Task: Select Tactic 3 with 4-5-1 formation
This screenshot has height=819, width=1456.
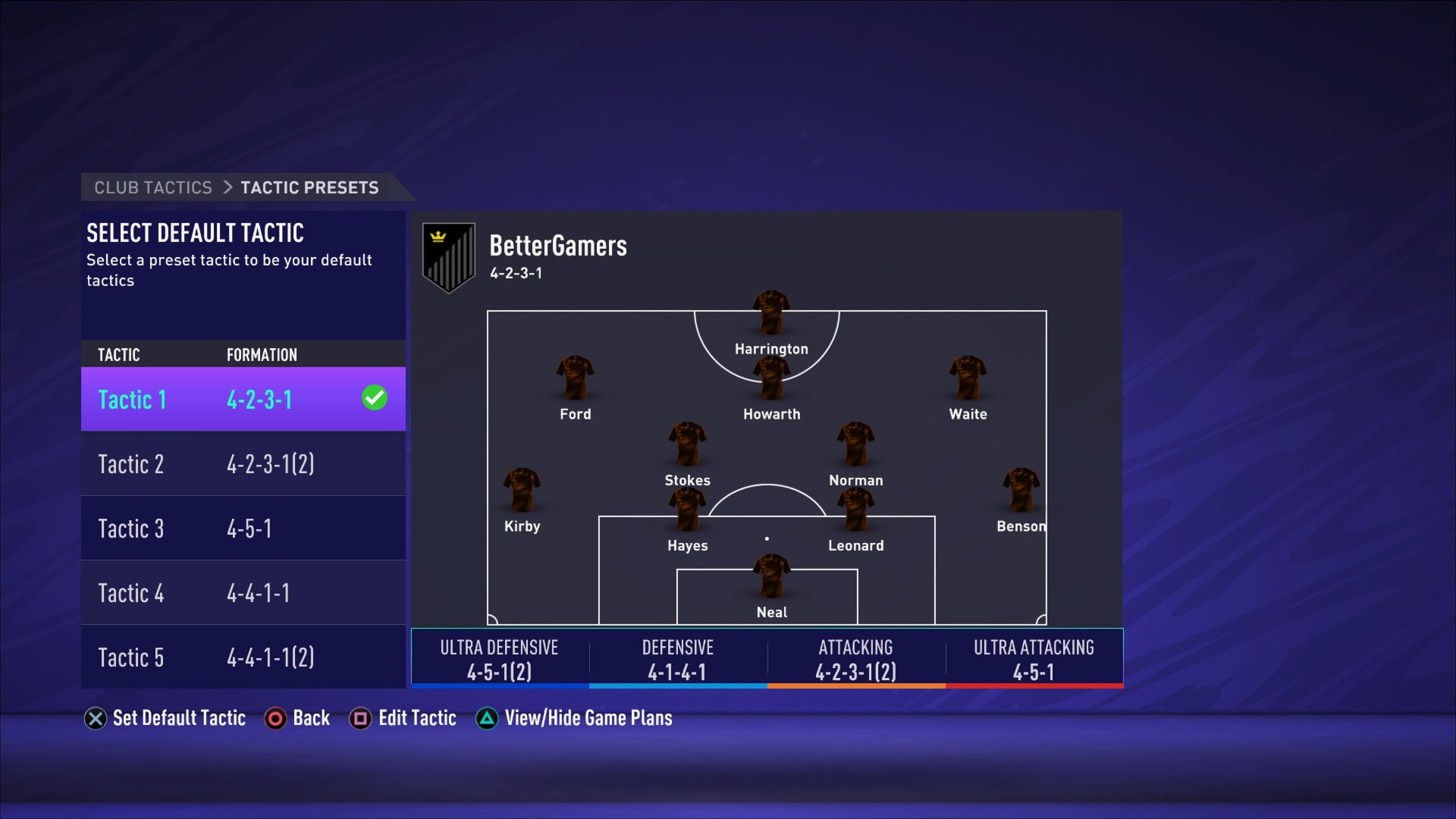Action: [x=243, y=528]
